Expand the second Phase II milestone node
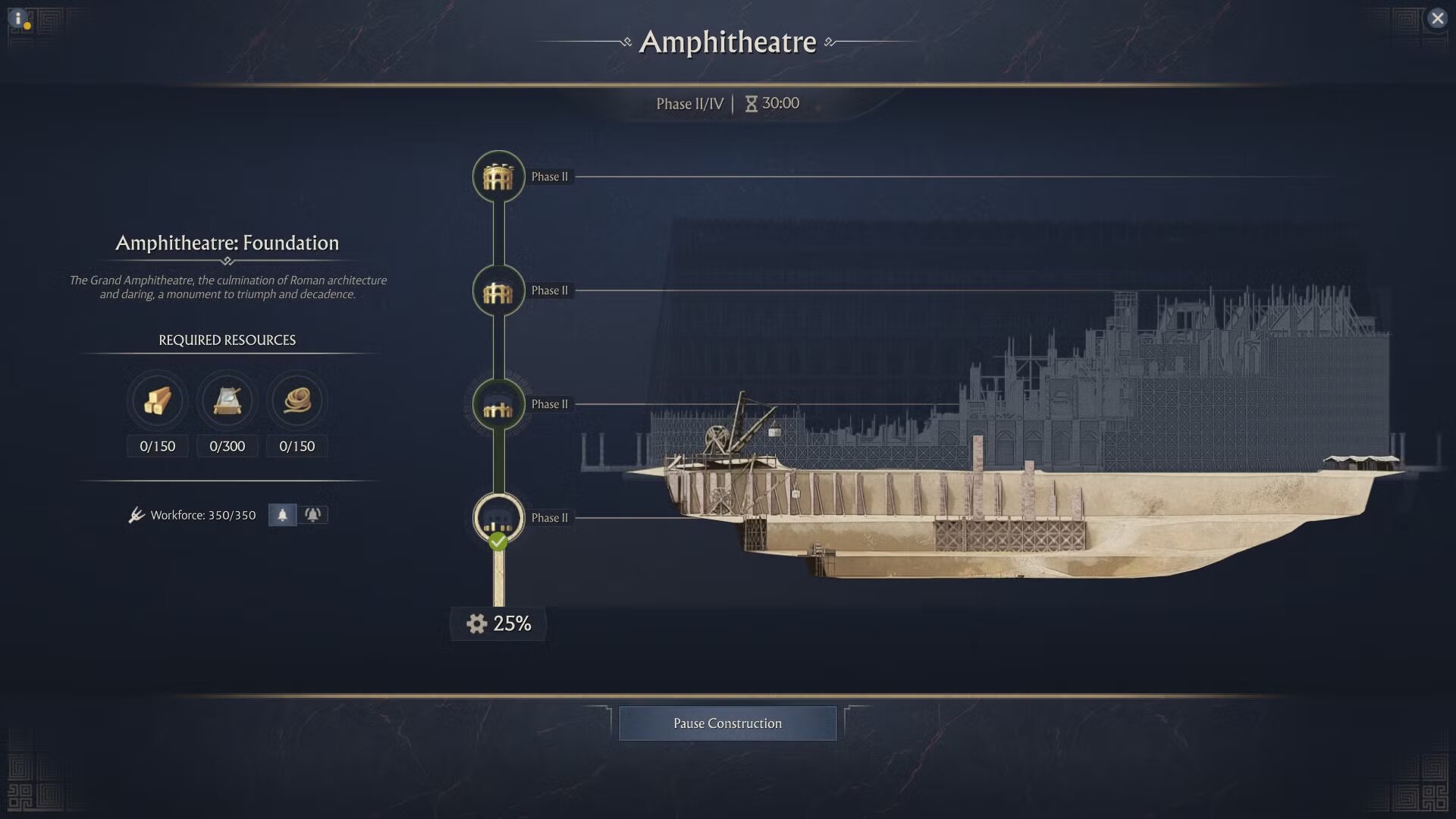Screen dimensions: 1456x819 (x=497, y=290)
